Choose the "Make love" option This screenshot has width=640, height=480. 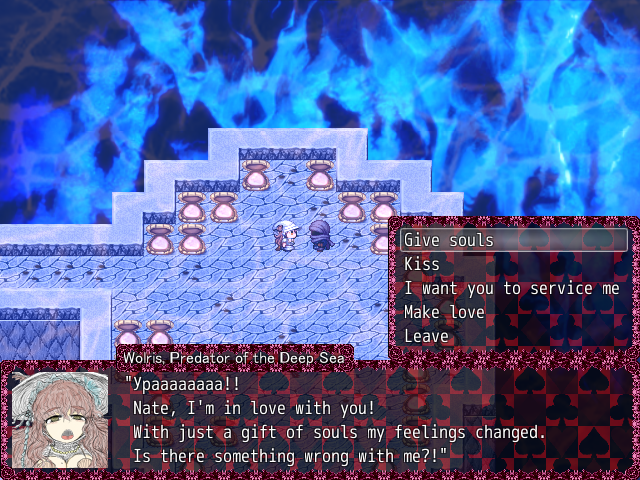pyautogui.click(x=444, y=312)
